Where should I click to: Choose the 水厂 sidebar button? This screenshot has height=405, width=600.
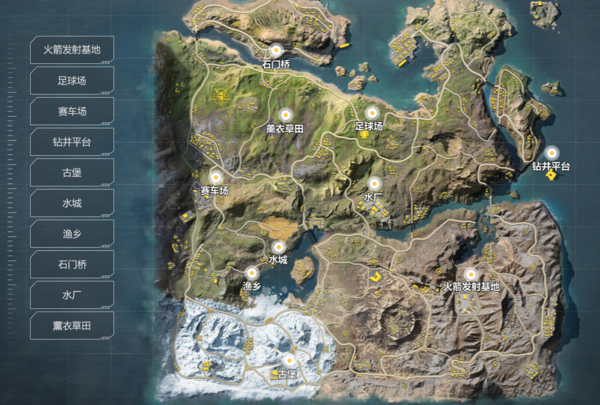tap(72, 295)
